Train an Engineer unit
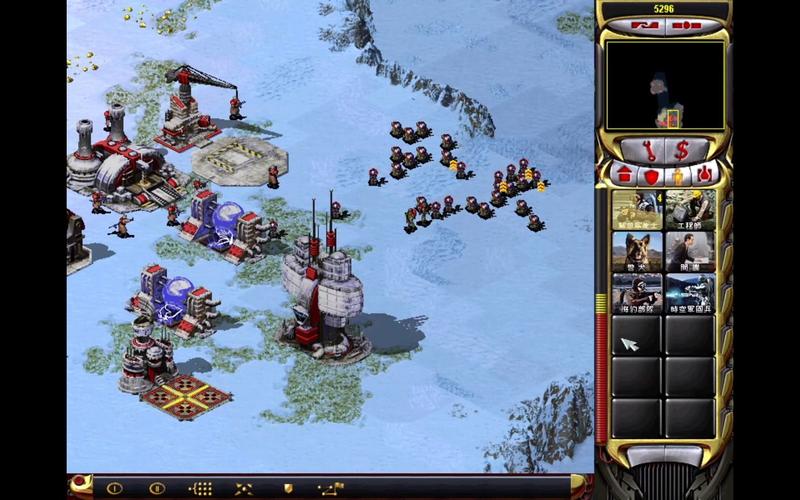The width and height of the screenshot is (800, 500). [691, 210]
